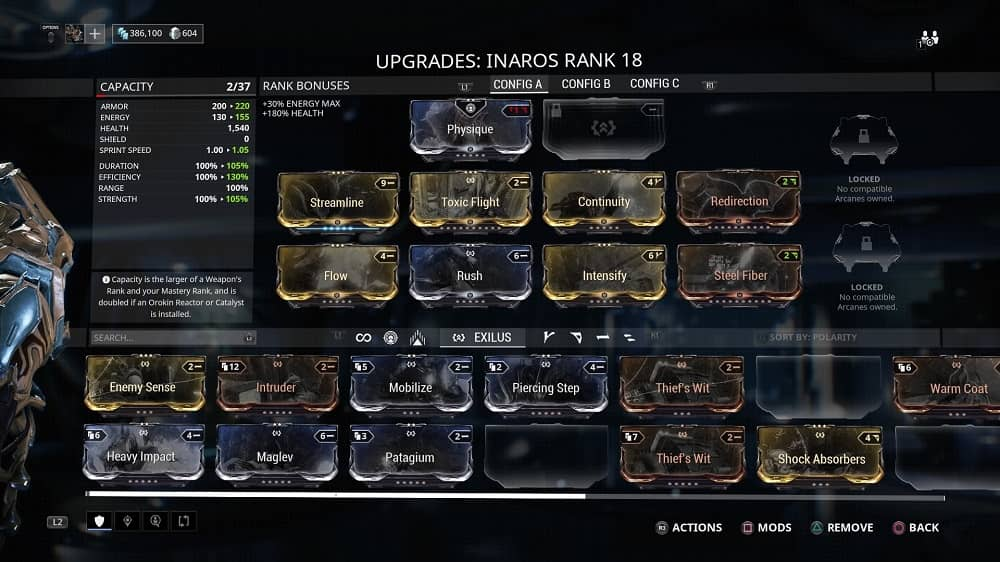This screenshot has height=562, width=1000.
Task: Select the Intensify mod card
Action: click(604, 275)
